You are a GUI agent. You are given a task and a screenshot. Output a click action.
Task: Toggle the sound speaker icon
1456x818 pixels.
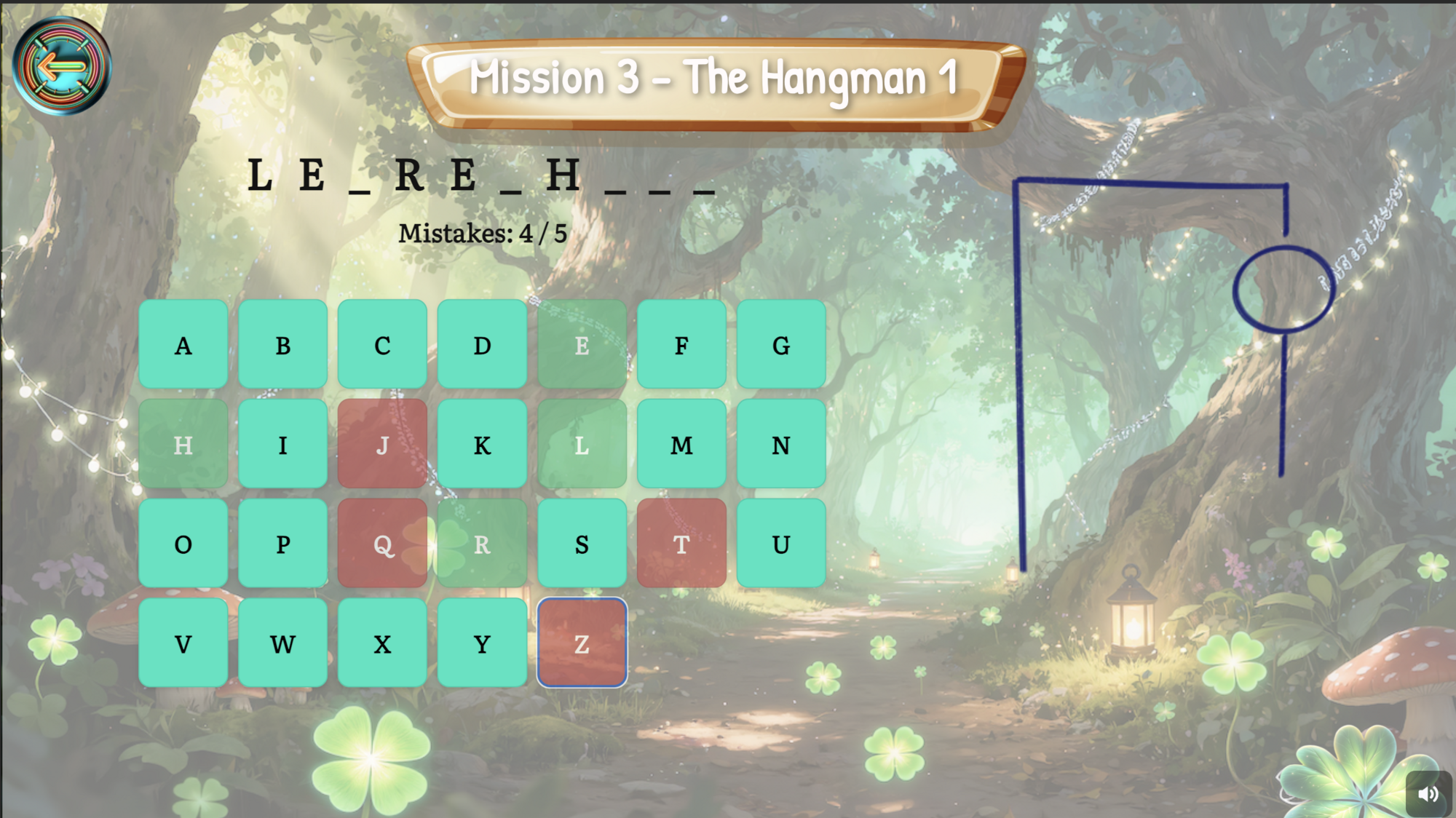coord(1428,793)
